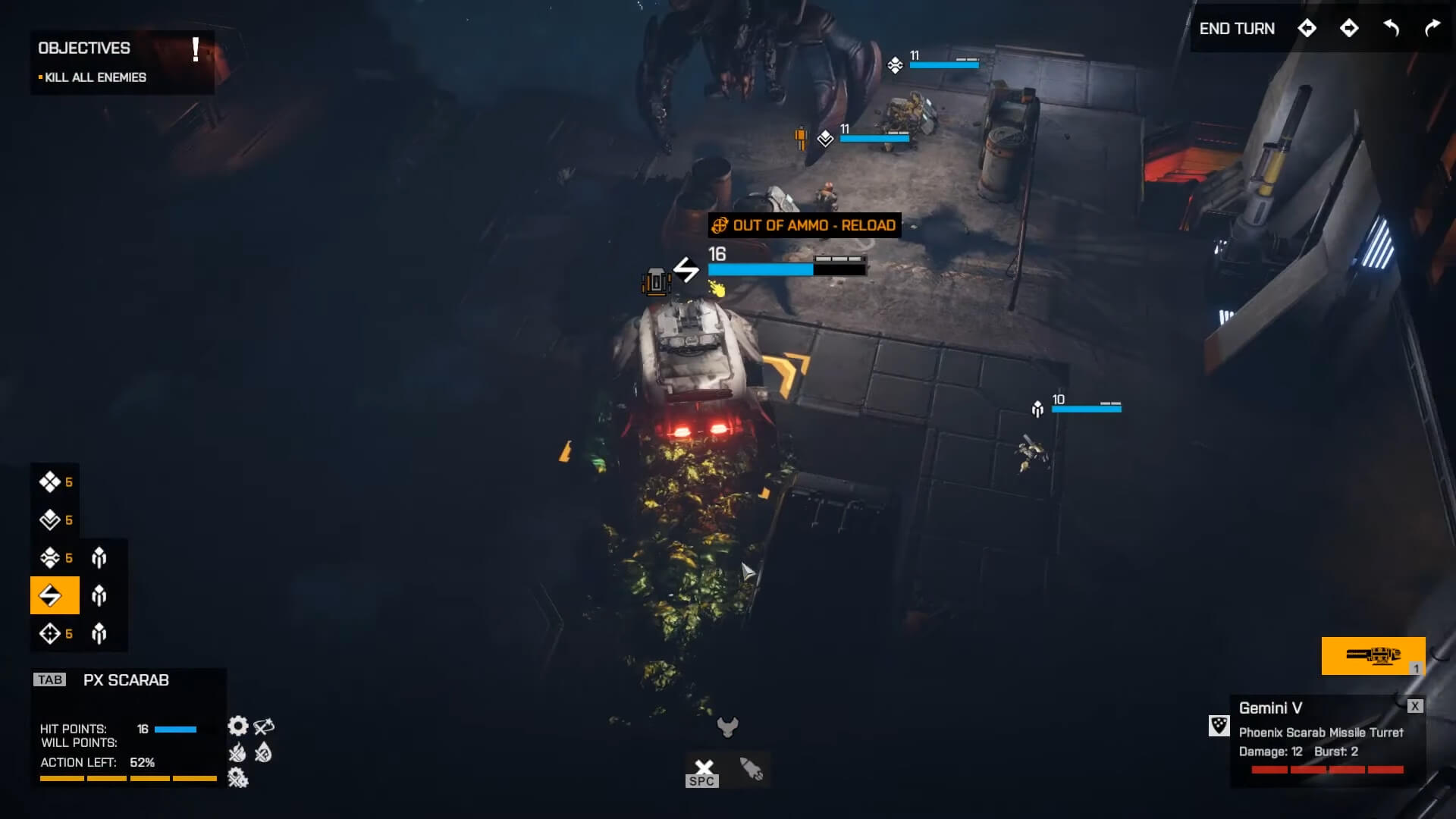The height and width of the screenshot is (819, 1456).
Task: Click the gear icon in the PX Scarab panel
Action: pyautogui.click(x=238, y=726)
